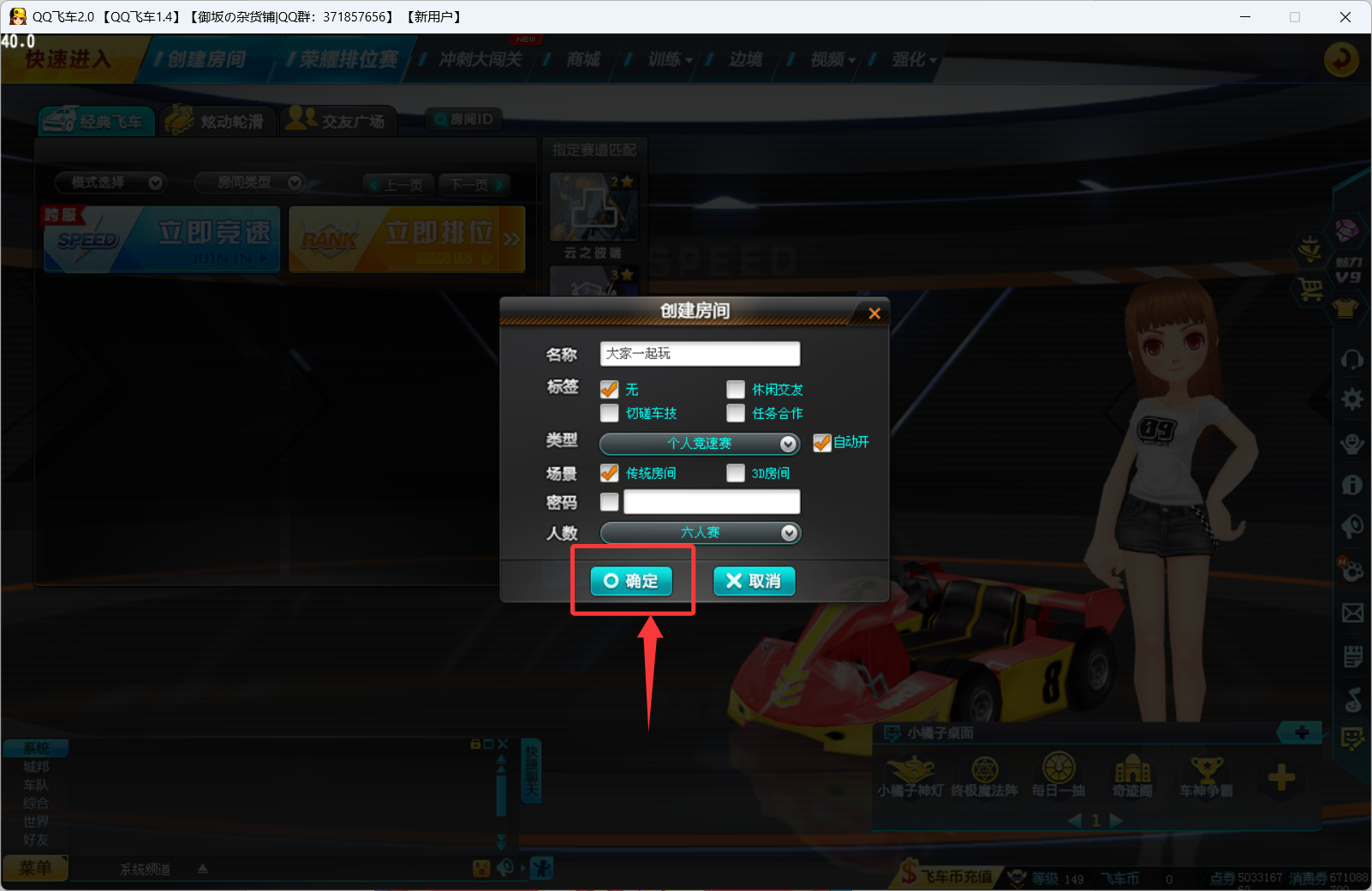Check the 任务合作 tag

coord(736,413)
